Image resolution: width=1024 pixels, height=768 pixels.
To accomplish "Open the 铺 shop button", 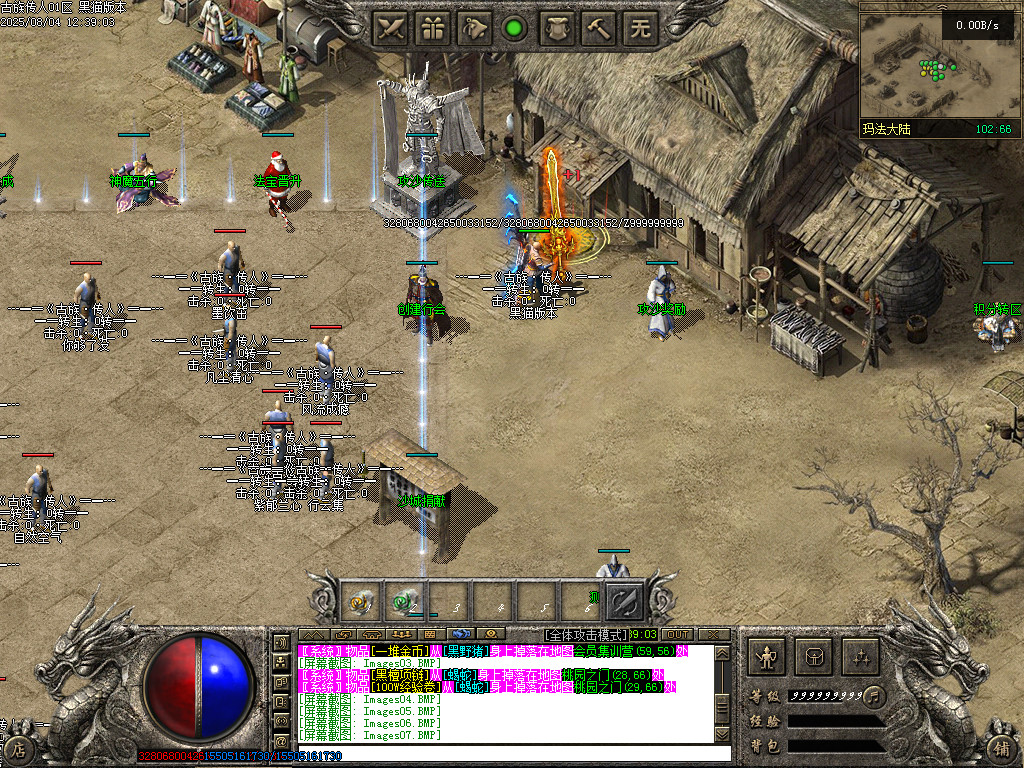I will click(x=1002, y=746).
